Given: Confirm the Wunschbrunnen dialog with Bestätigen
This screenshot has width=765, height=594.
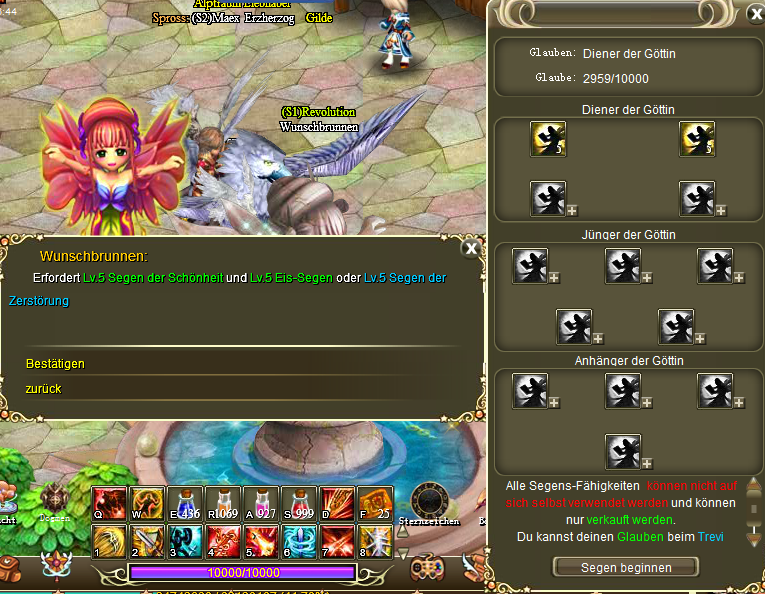Looking at the screenshot, I should (x=55, y=364).
